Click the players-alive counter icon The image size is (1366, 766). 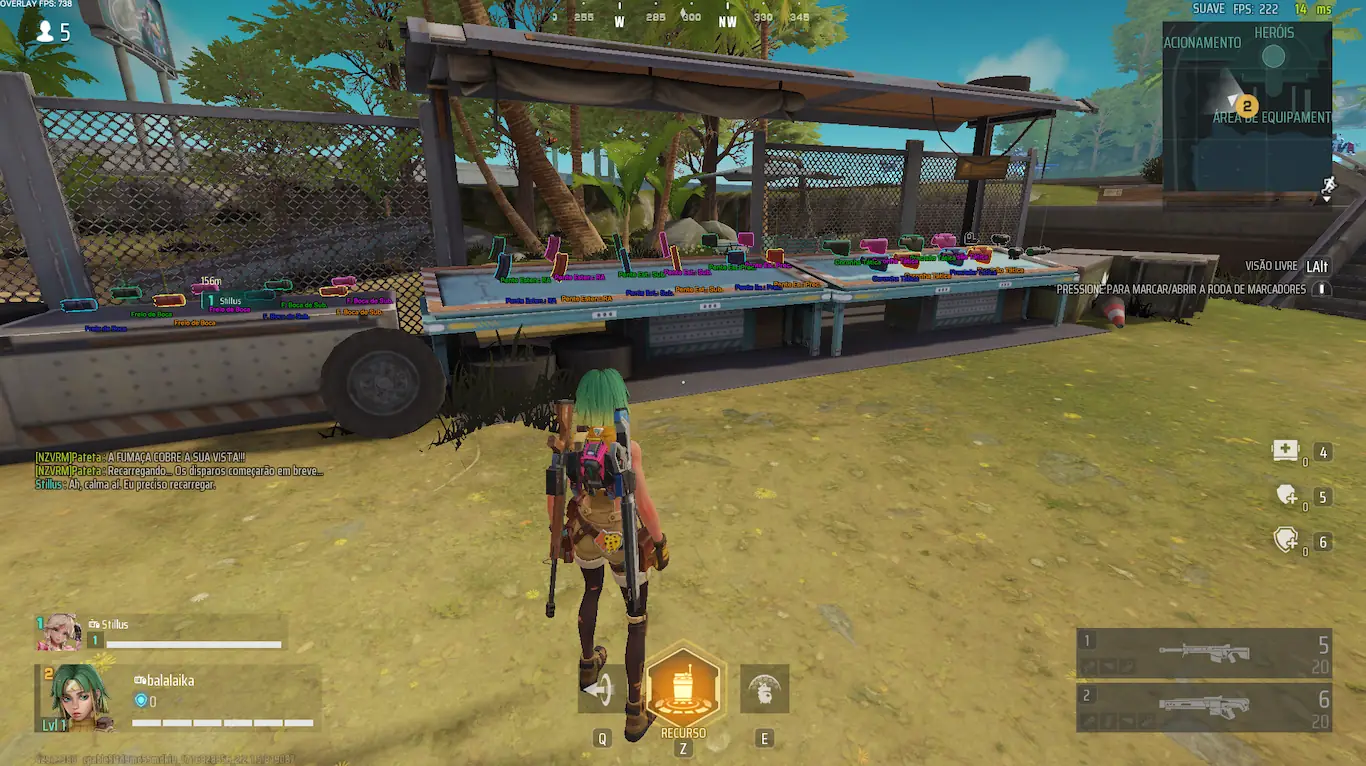pos(45,32)
